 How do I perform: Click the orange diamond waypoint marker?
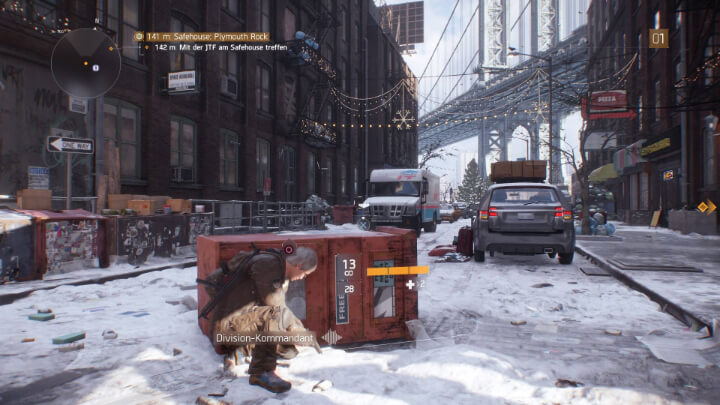click(706, 207)
